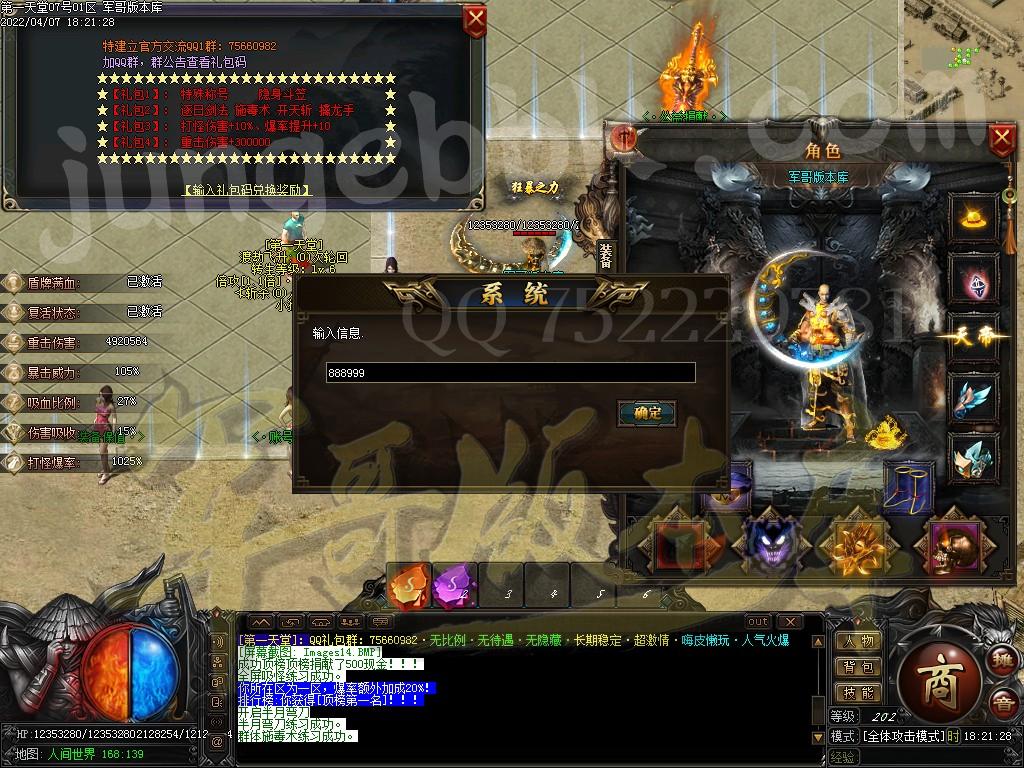Viewport: 1024px width, 768px height.
Task: Open the 背包 bag
Action: tap(857, 667)
